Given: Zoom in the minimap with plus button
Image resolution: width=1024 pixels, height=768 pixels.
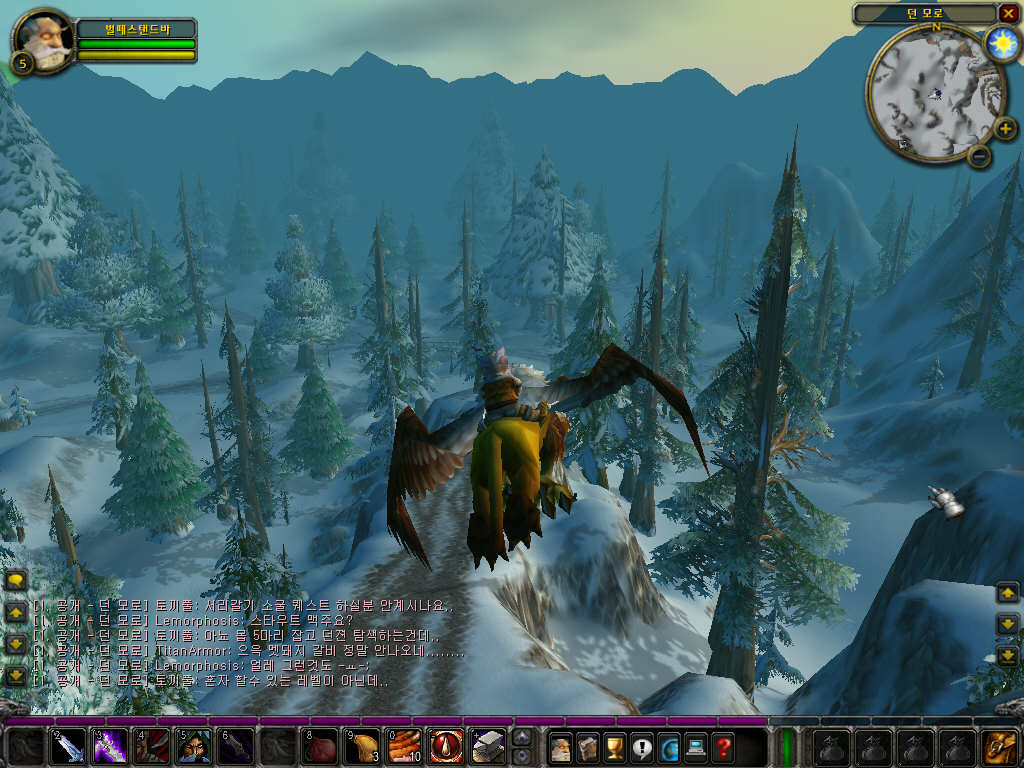Looking at the screenshot, I should [1003, 129].
